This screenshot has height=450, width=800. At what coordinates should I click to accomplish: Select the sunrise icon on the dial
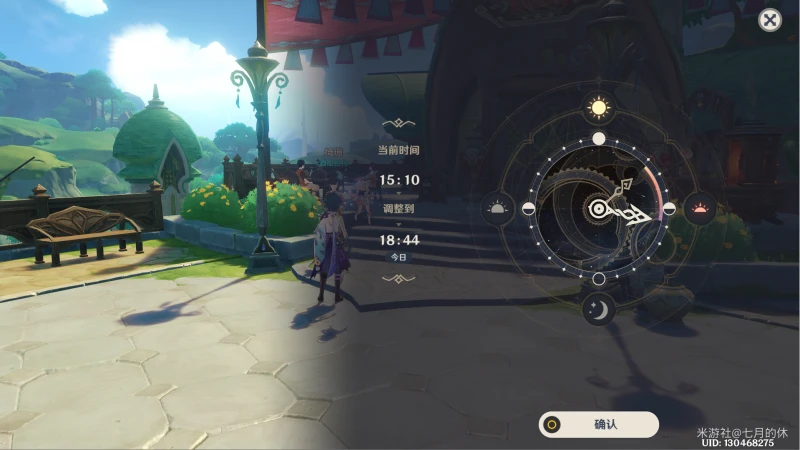(497, 209)
